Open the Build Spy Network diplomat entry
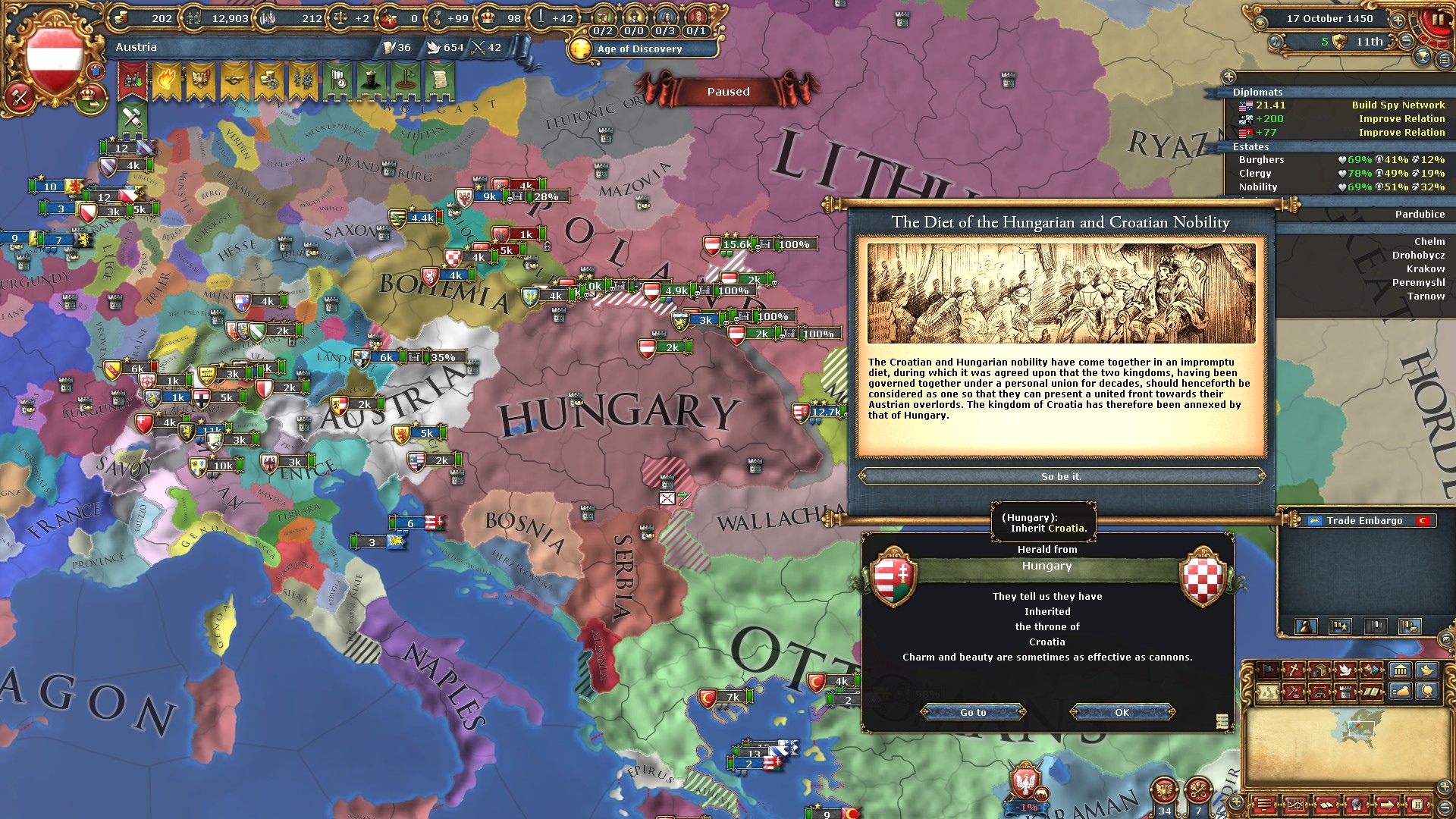 click(1398, 105)
